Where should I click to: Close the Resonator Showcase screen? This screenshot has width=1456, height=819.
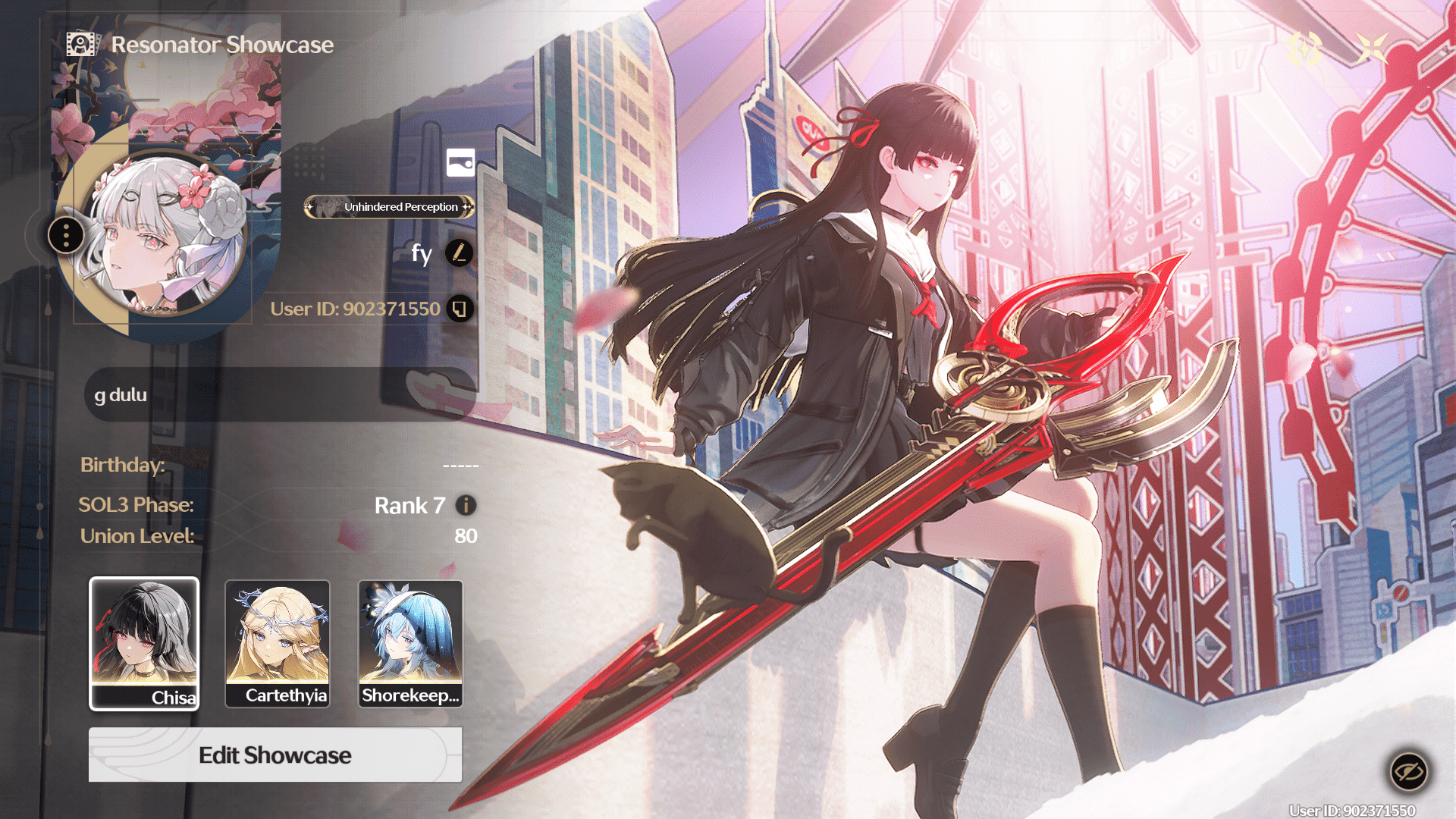tap(1372, 49)
